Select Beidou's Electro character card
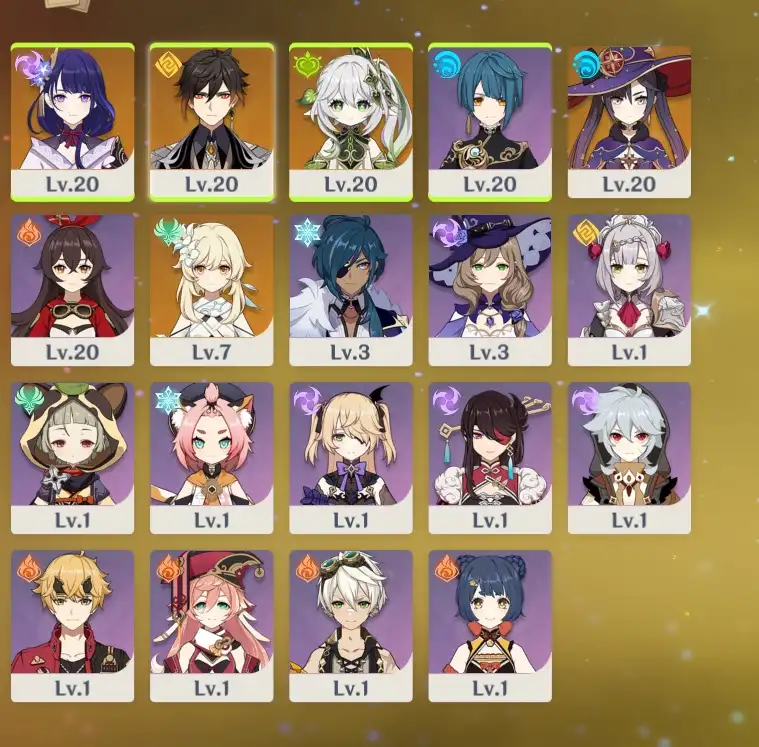 click(x=489, y=458)
